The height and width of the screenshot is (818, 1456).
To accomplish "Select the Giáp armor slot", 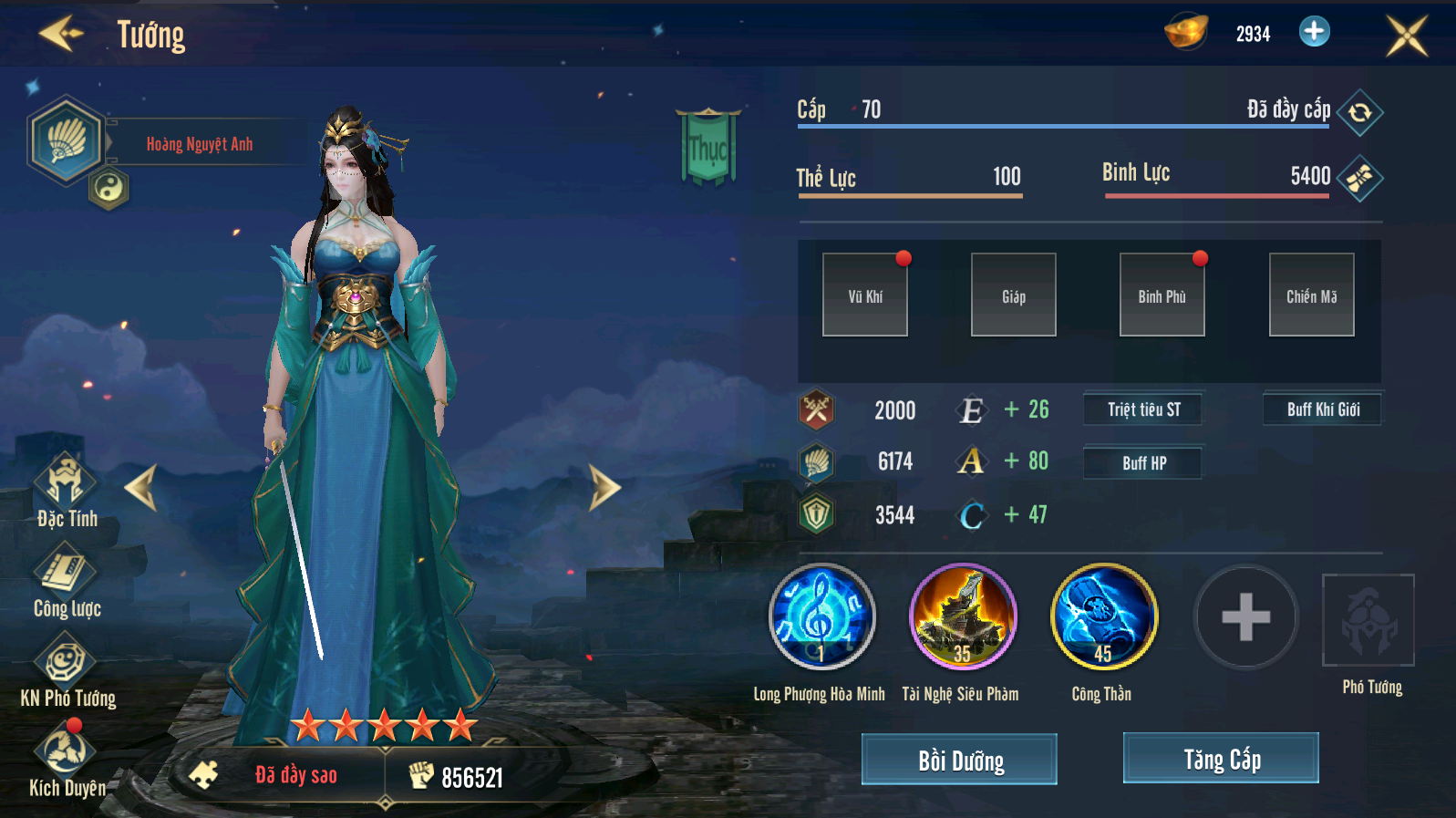I will (1013, 295).
